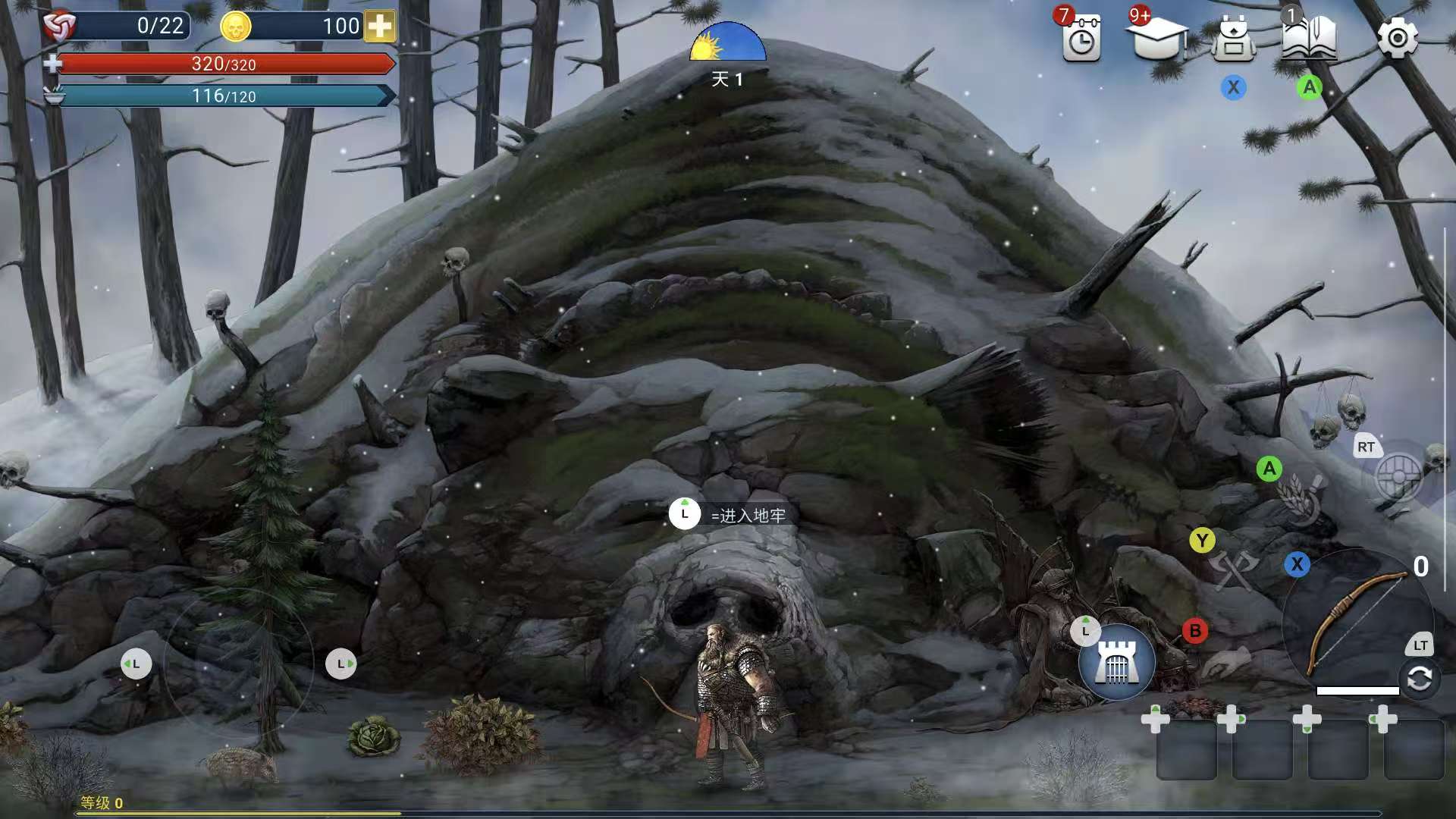Click the sun day-cycle indicator

tap(727, 42)
